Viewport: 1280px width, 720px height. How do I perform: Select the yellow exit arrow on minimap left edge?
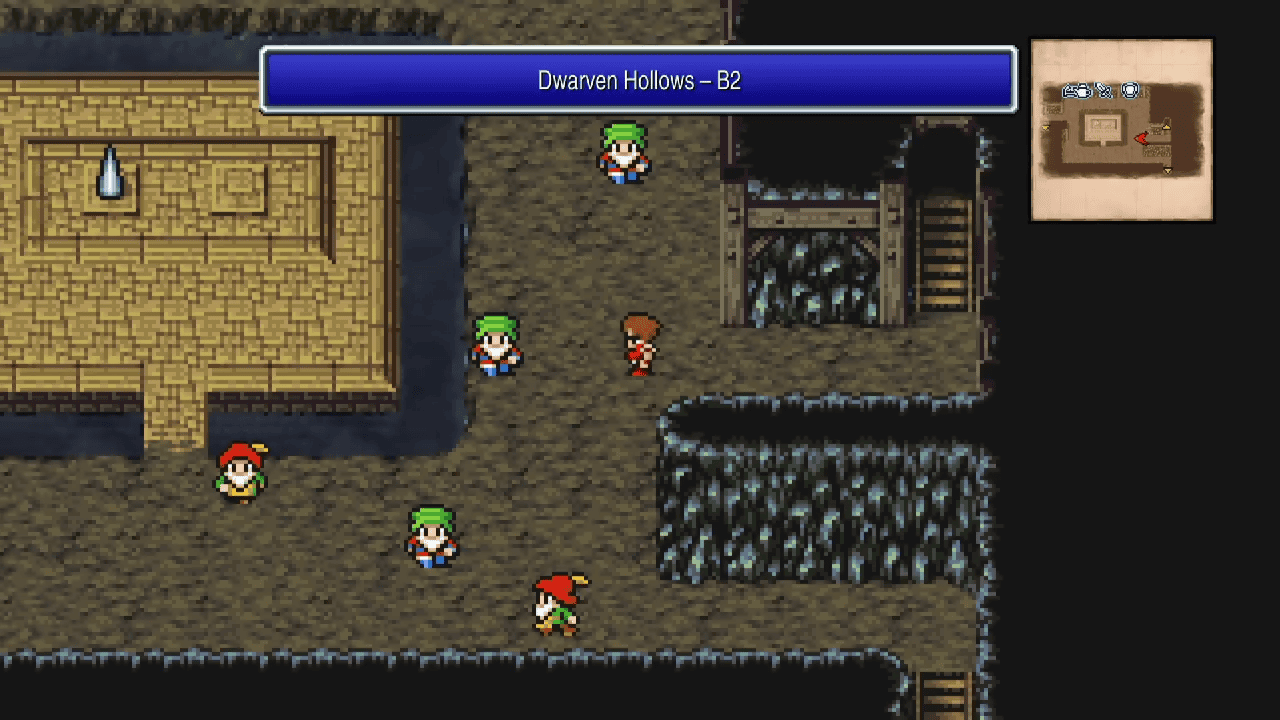coord(1045,128)
